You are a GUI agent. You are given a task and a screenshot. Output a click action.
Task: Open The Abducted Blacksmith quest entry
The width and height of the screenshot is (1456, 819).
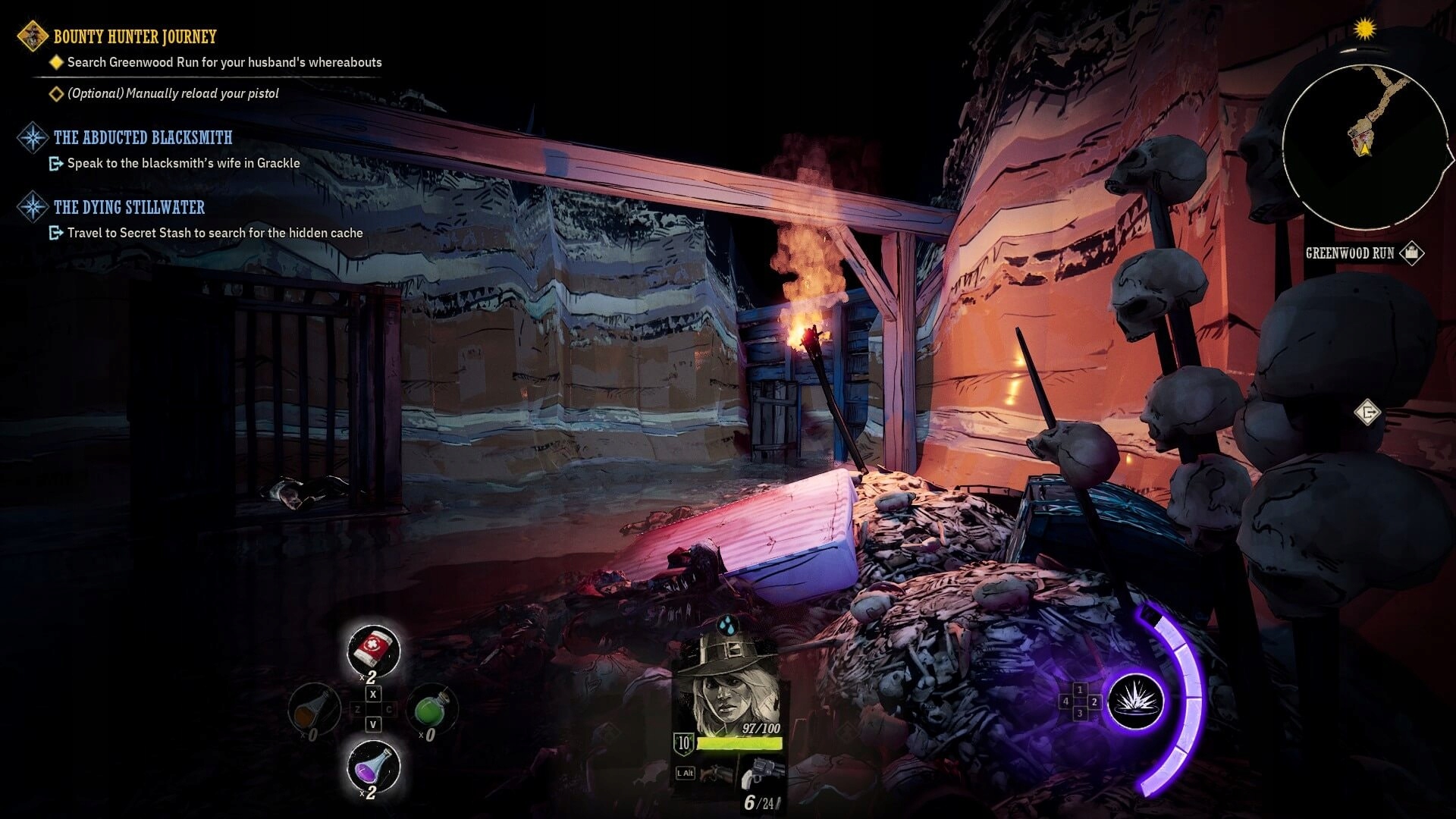[x=143, y=137]
